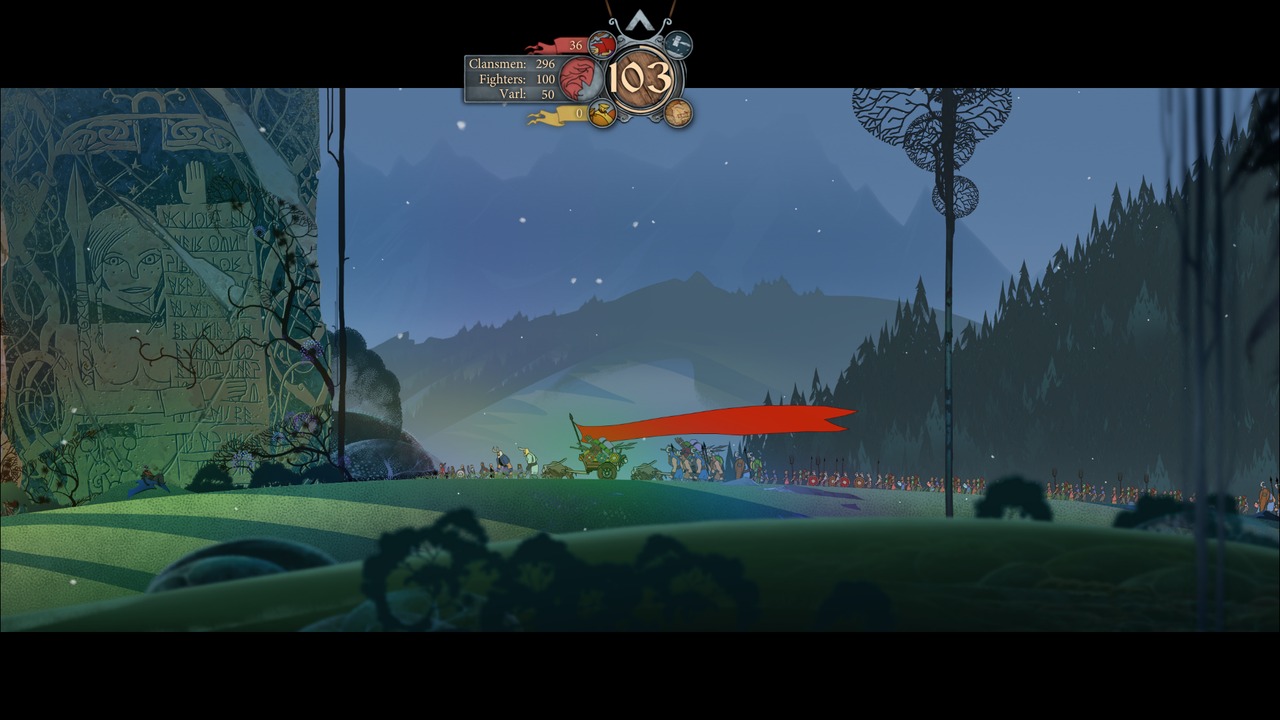Click the wooden shield day counter

(640, 78)
